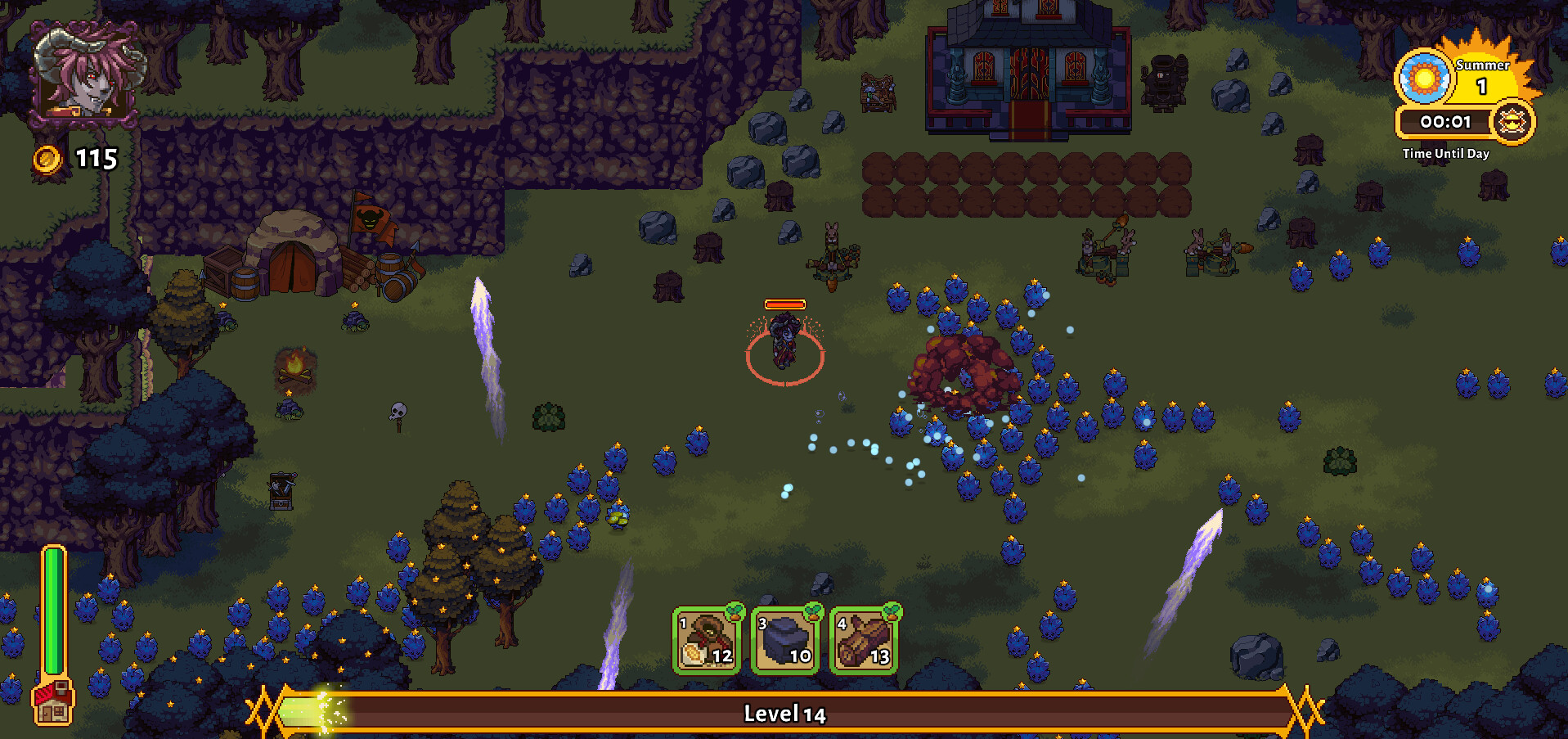Click the summer sun season icon
The image size is (1568, 739).
[1423, 78]
